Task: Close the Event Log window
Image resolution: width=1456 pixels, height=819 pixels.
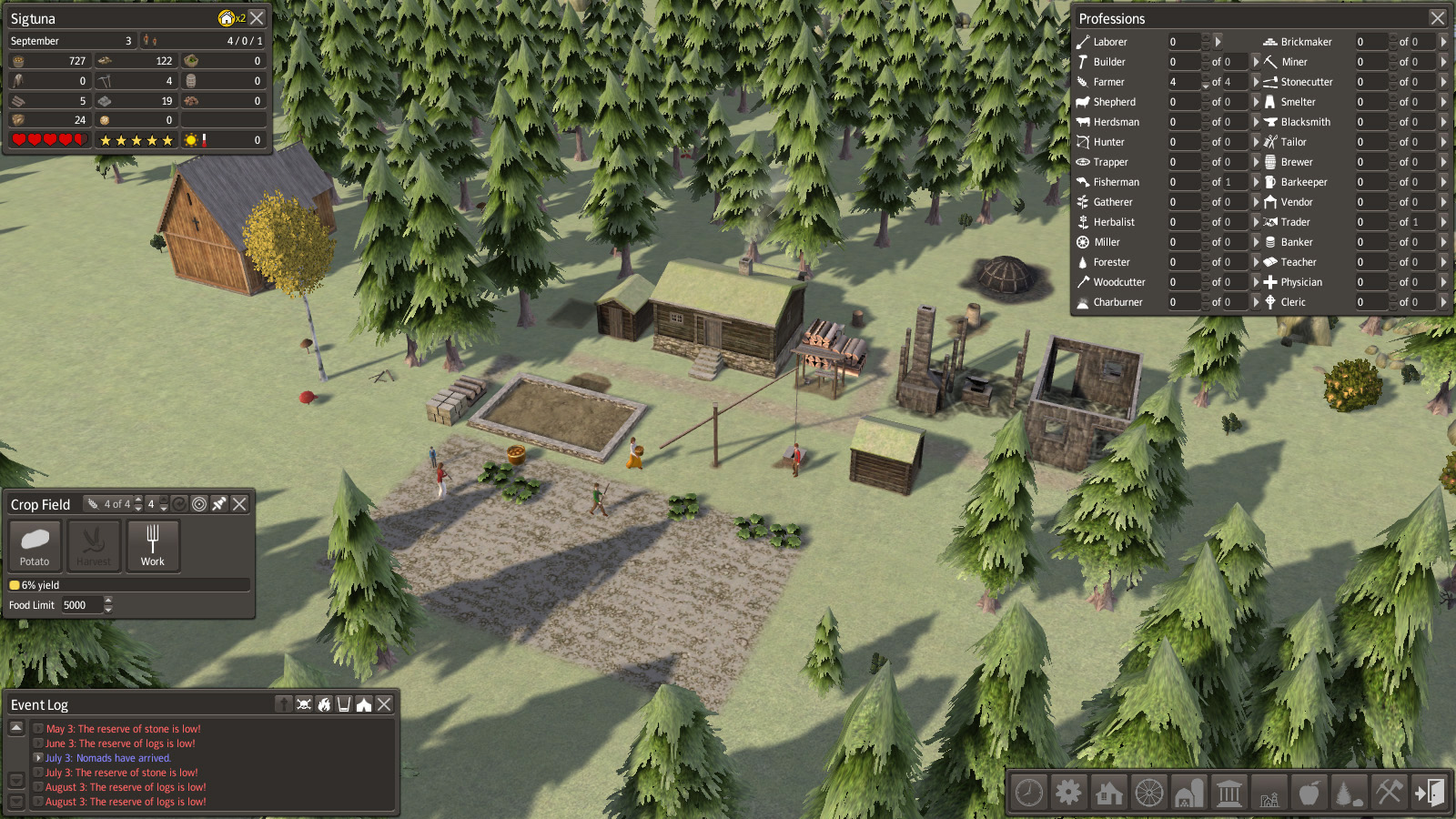Action: [x=385, y=704]
